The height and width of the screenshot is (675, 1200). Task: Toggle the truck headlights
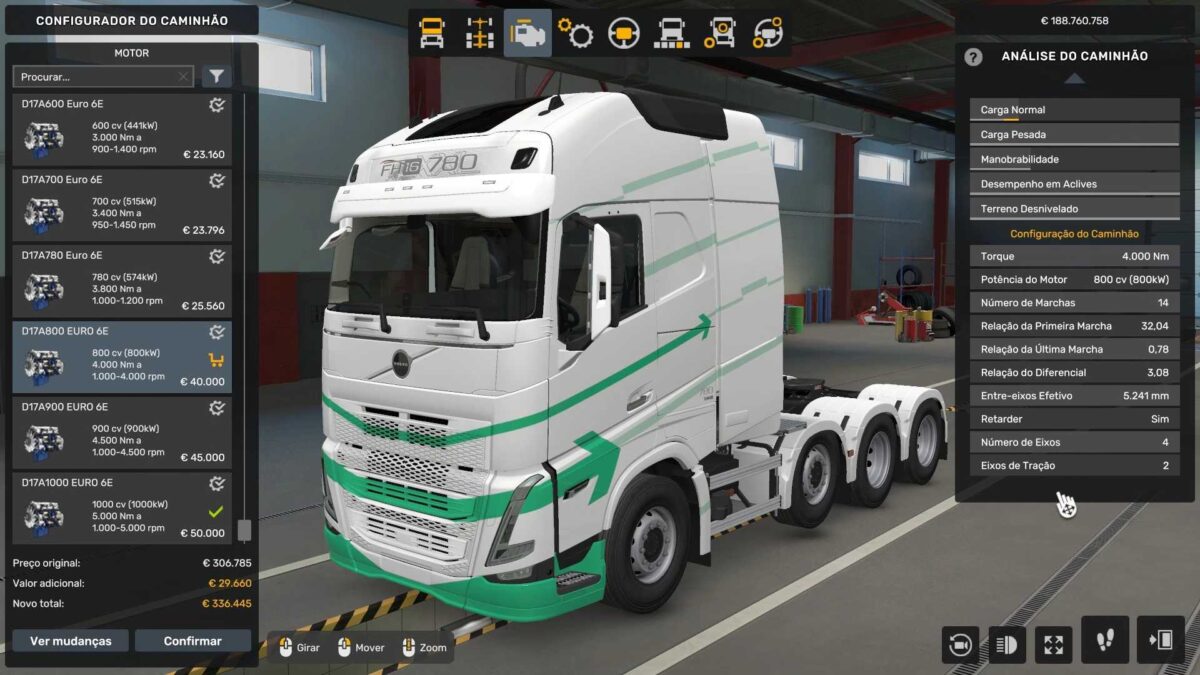[1007, 645]
